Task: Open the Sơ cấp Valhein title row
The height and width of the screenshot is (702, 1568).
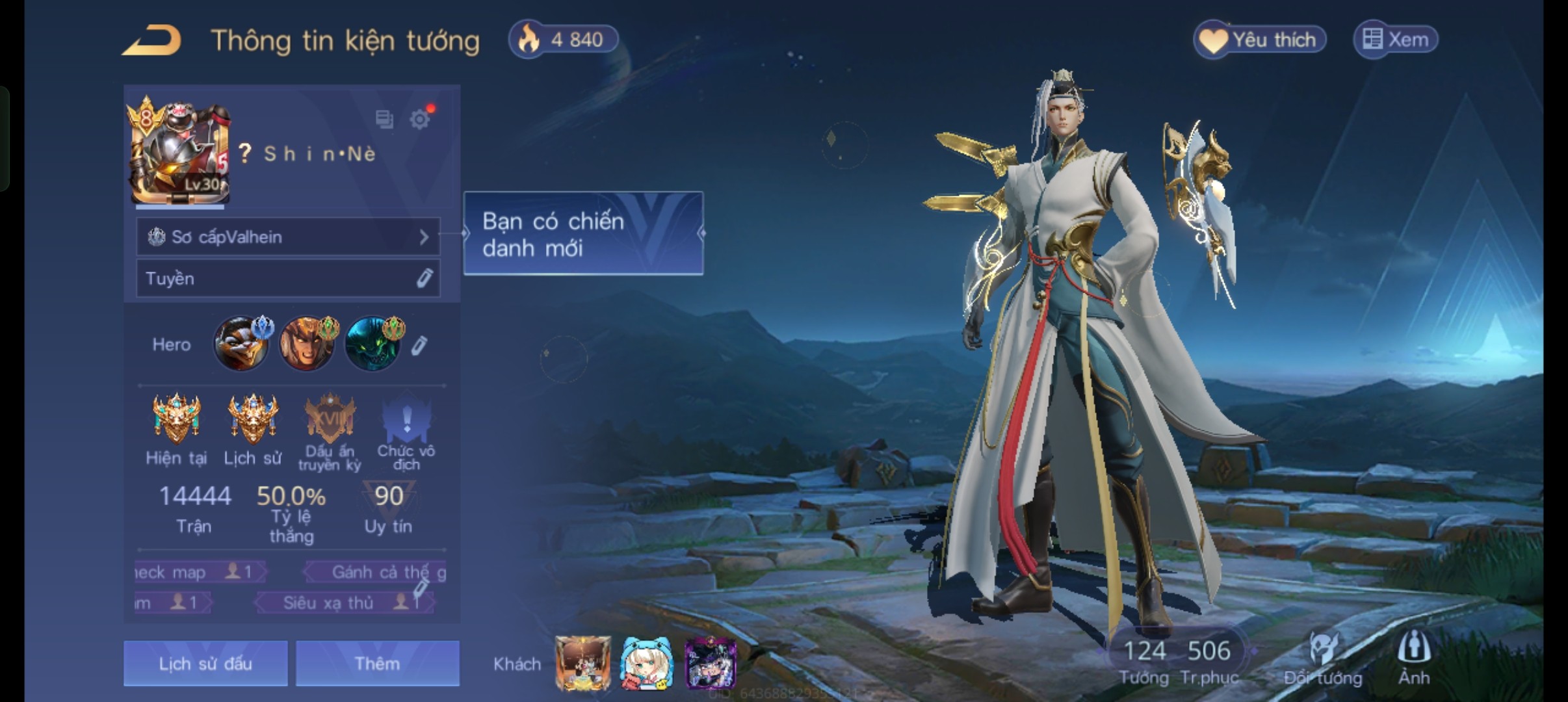Action: tap(288, 237)
